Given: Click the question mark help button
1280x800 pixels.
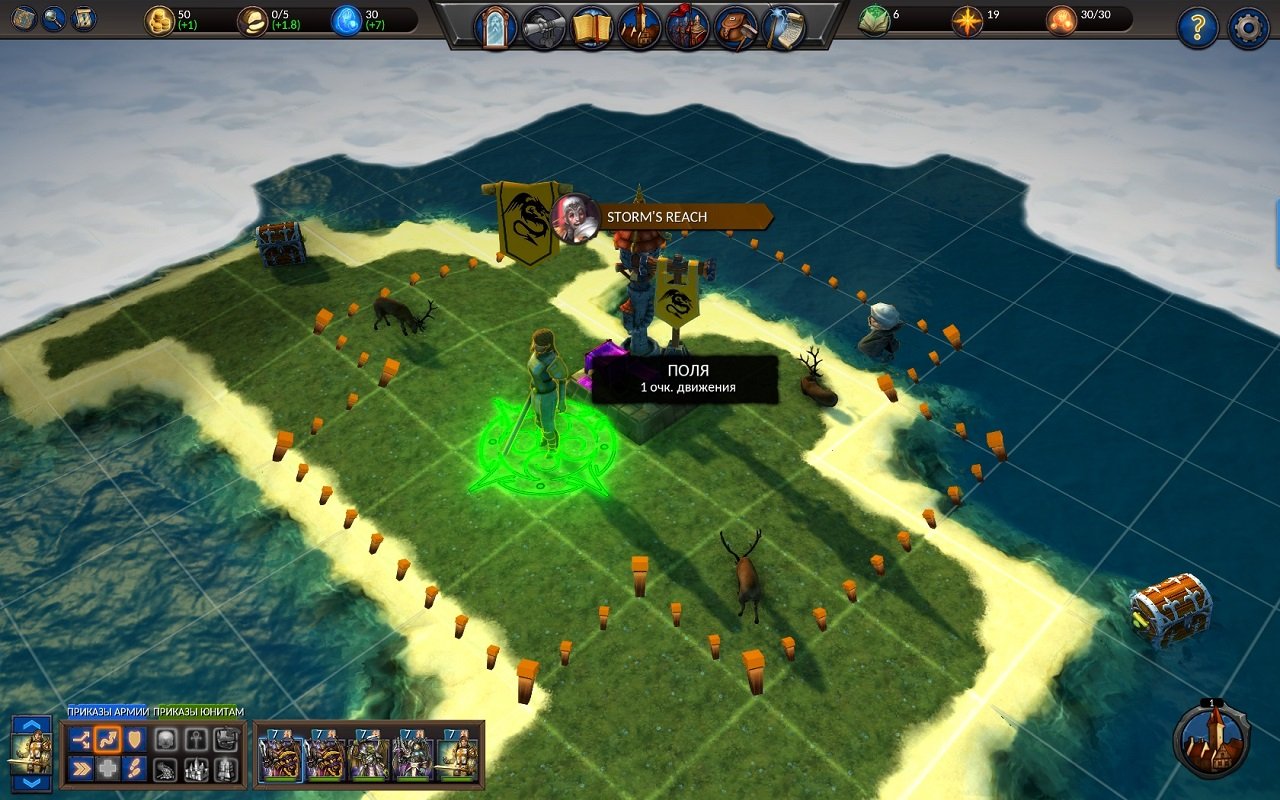Looking at the screenshot, I should pyautogui.click(x=1198, y=28).
